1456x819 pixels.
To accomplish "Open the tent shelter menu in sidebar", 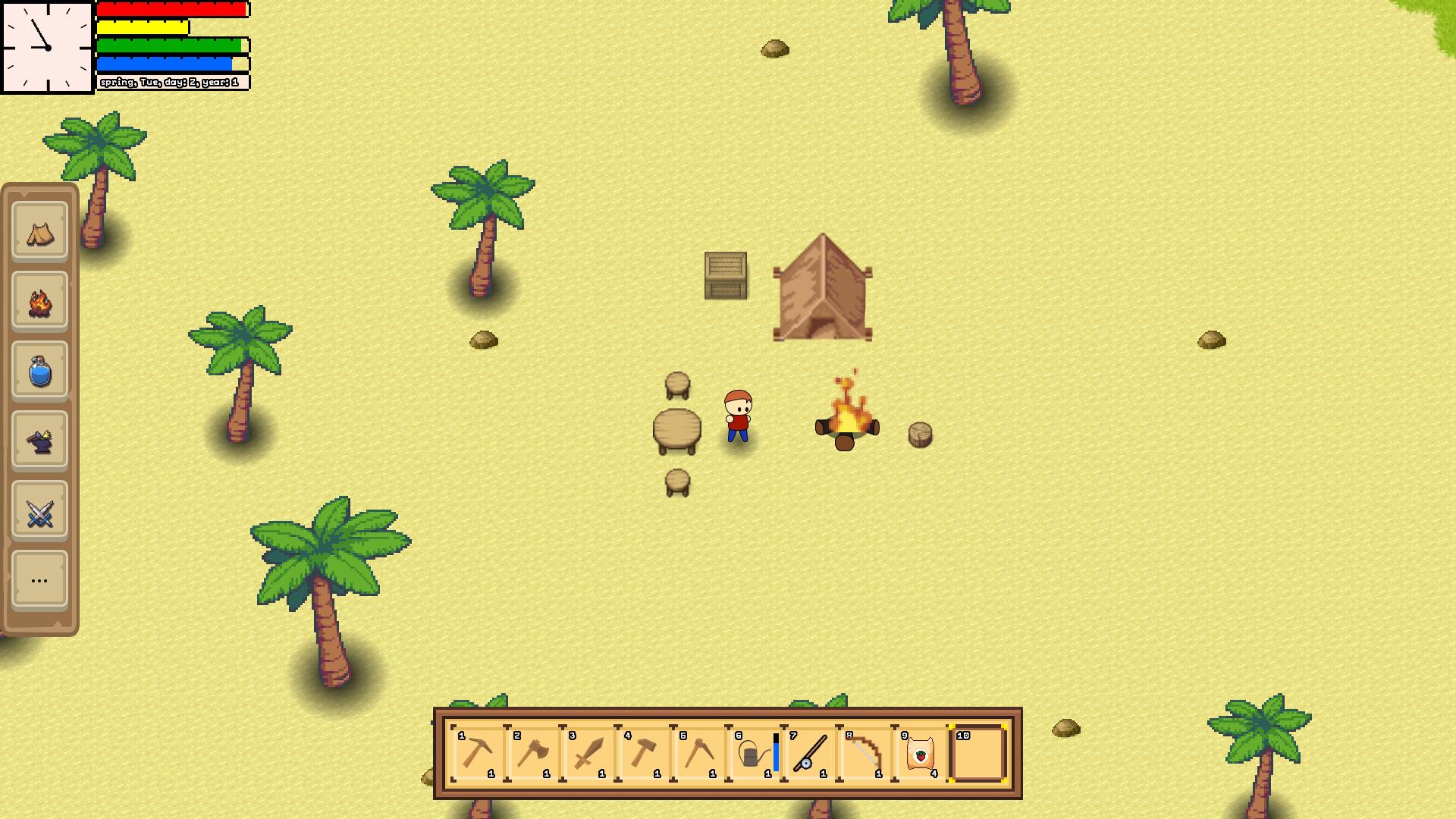I will click(x=39, y=231).
